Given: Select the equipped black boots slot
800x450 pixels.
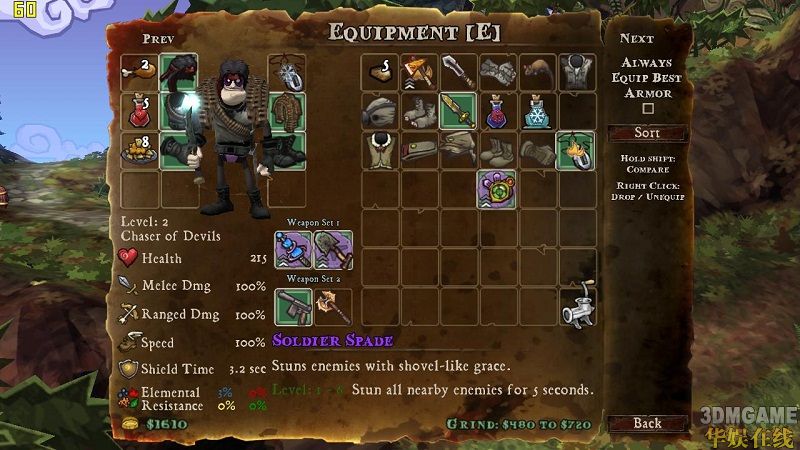Looking at the screenshot, I should [x=287, y=150].
